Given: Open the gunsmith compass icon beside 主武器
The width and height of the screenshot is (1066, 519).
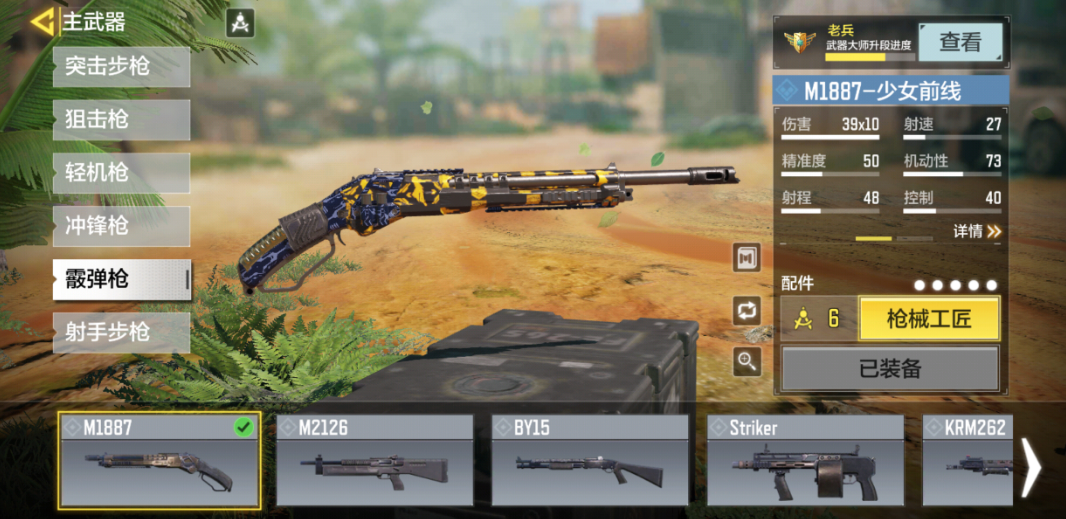Looking at the screenshot, I should (240, 23).
